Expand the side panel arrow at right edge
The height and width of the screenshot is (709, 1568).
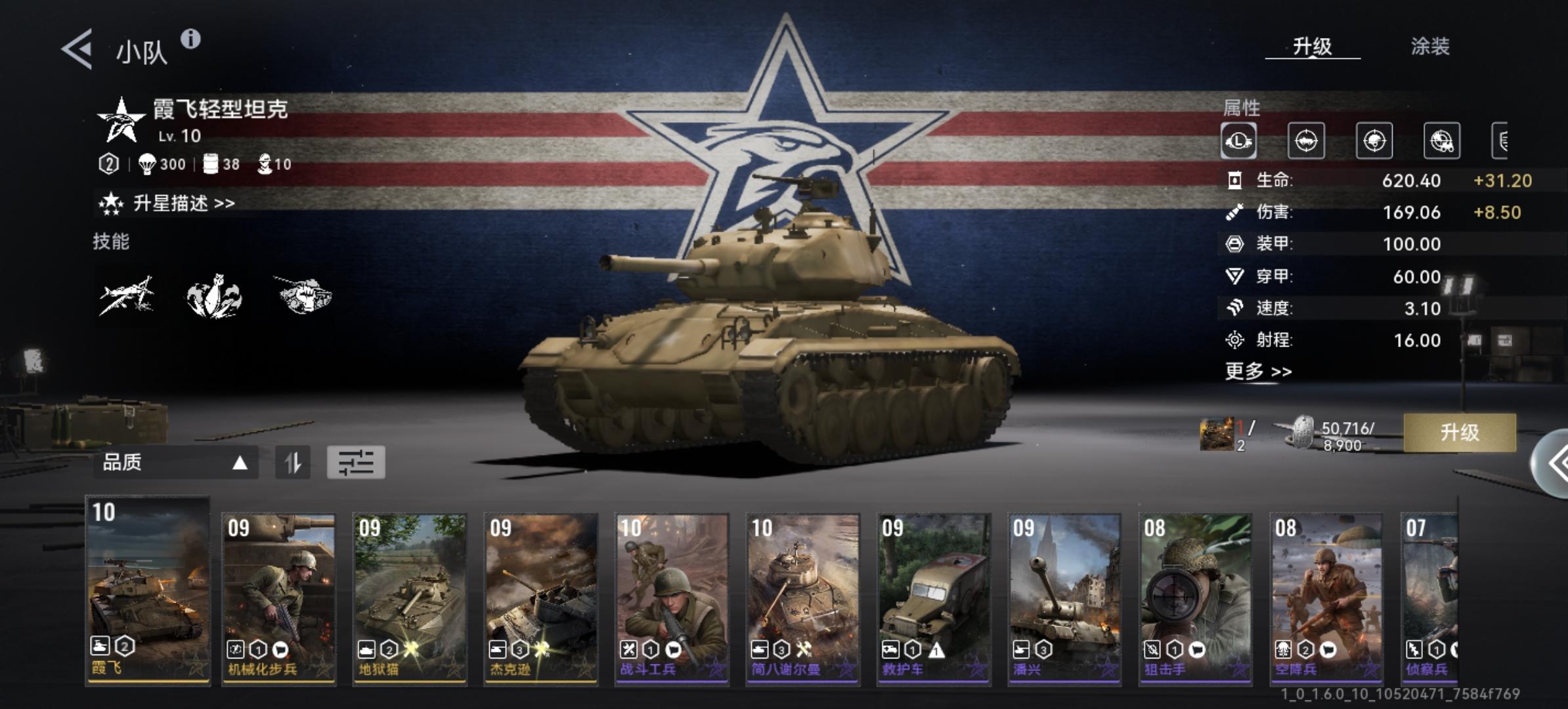pyautogui.click(x=1554, y=463)
